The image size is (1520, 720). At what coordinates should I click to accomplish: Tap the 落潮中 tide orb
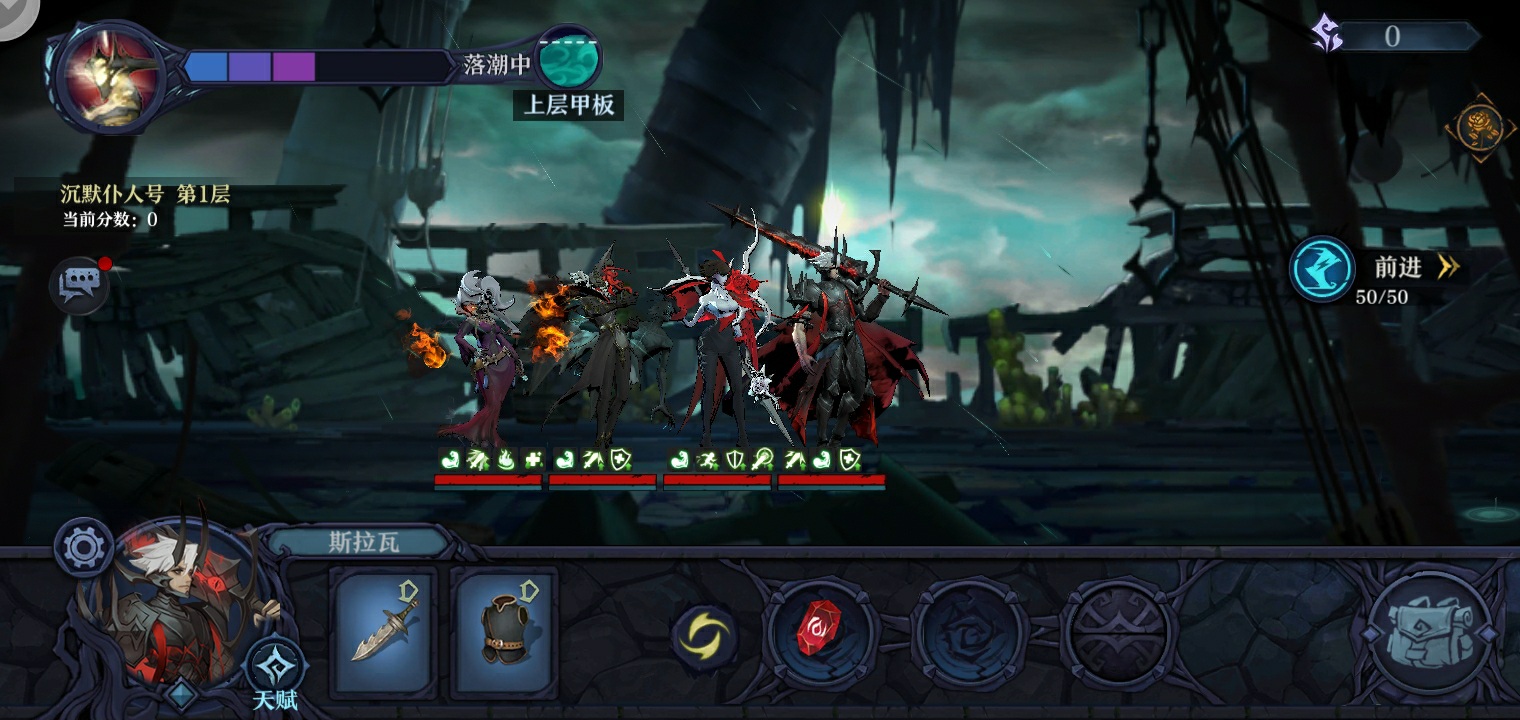[569, 59]
